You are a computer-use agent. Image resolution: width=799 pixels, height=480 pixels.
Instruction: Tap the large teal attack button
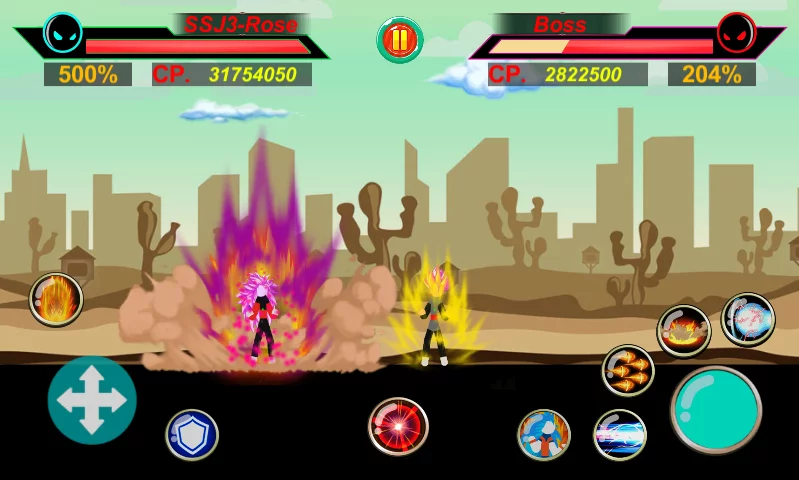716,410
